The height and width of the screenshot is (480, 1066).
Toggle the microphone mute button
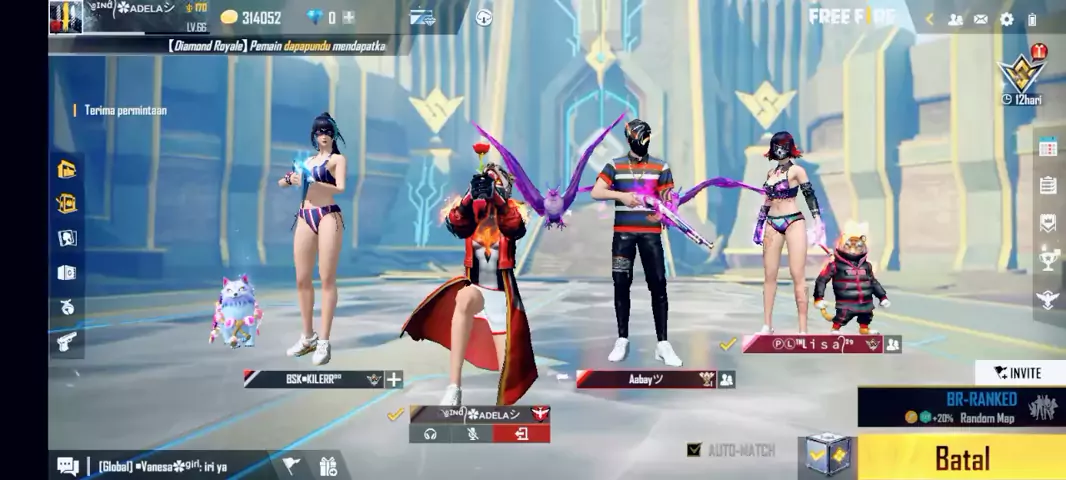point(474,434)
